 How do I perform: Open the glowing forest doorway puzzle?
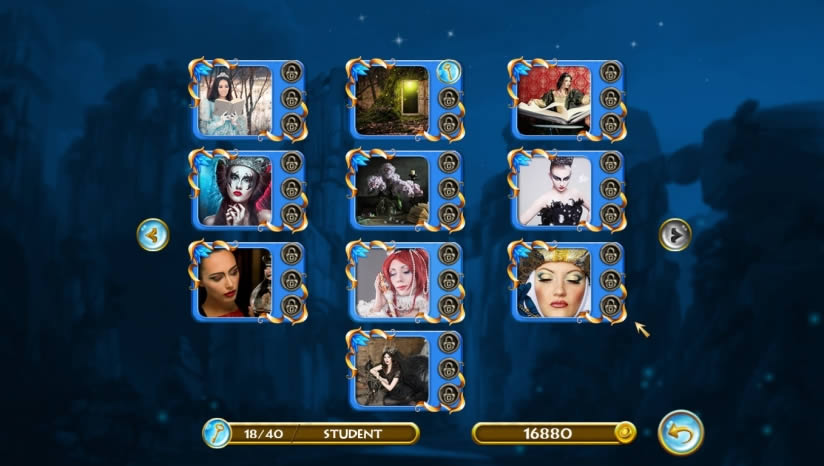coord(392,100)
